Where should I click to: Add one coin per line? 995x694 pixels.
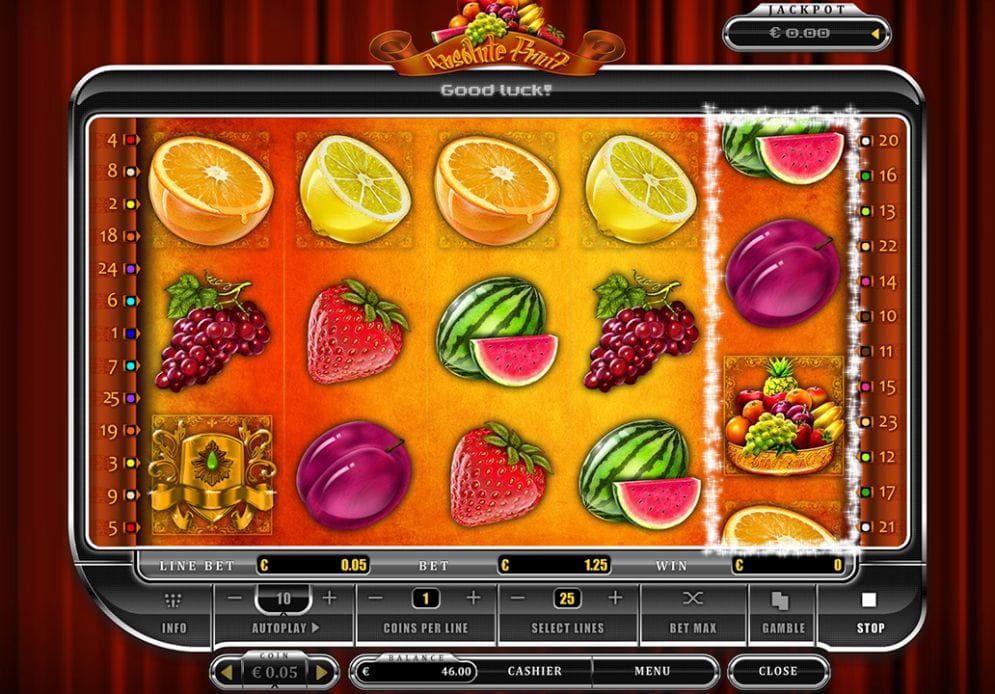click(x=473, y=599)
